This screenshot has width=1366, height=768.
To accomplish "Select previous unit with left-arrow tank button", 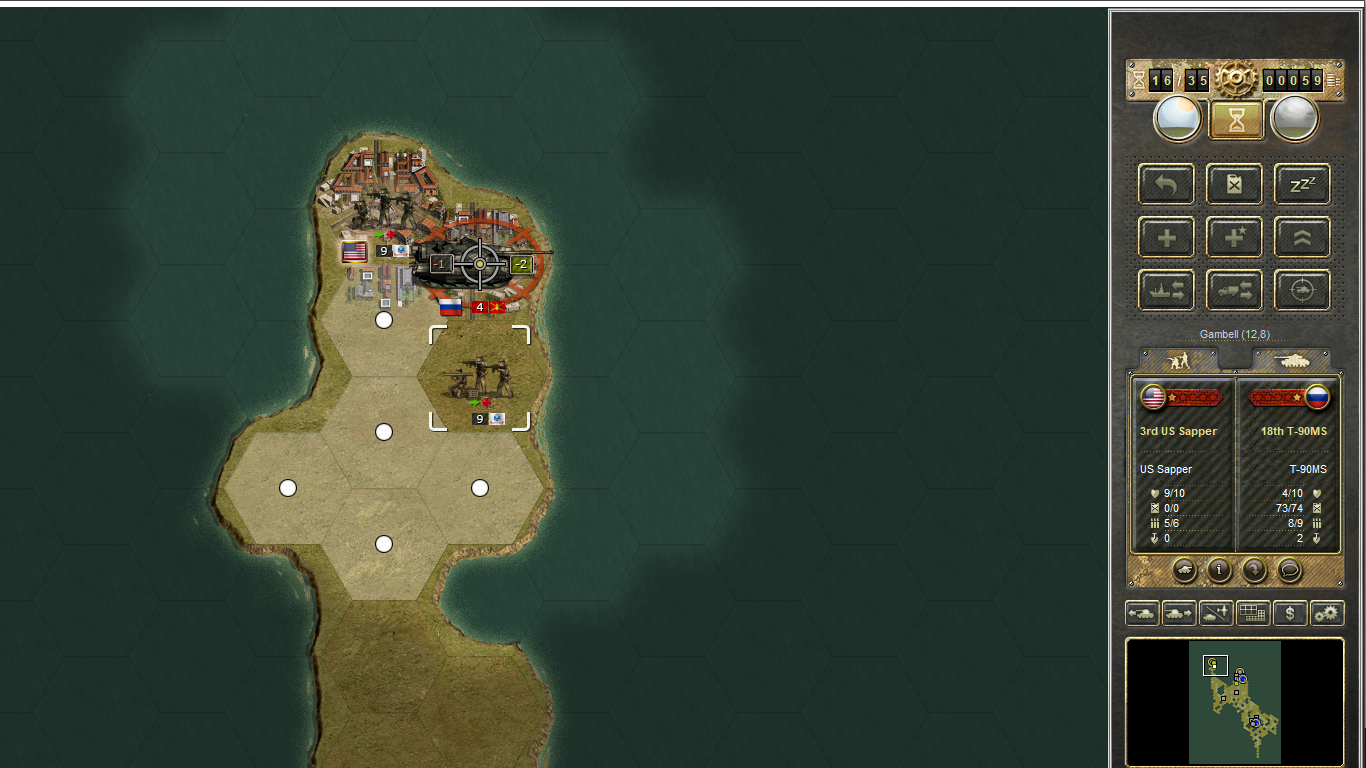I will 1142,613.
